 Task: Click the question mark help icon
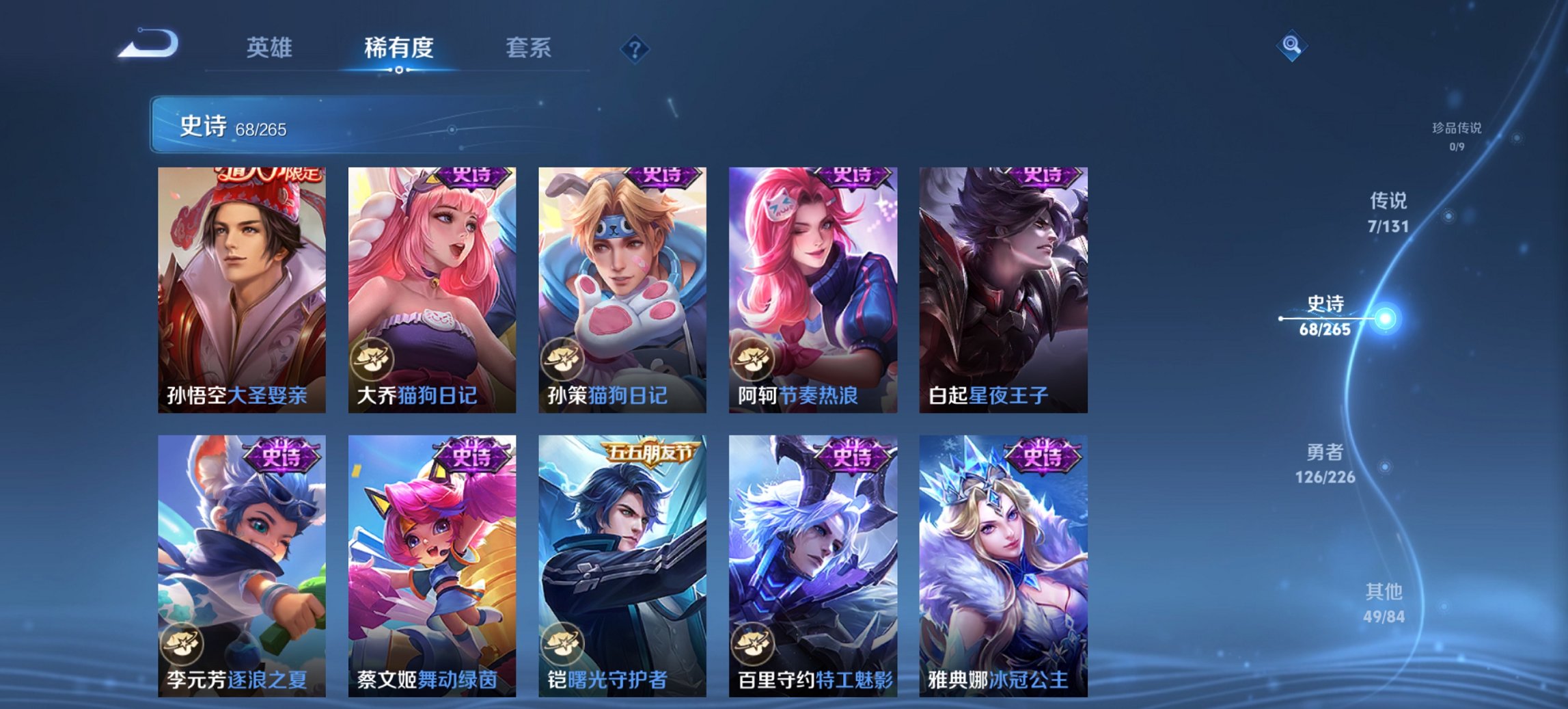[x=636, y=49]
